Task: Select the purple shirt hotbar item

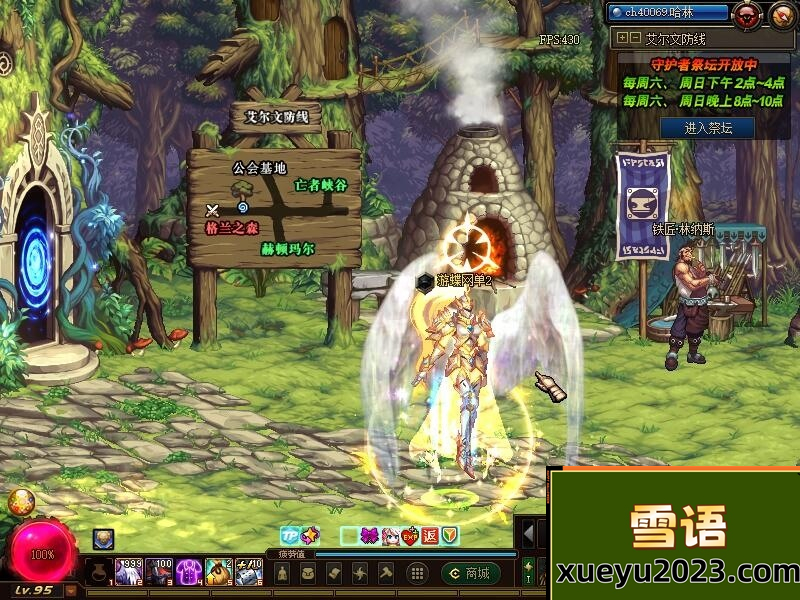Action: 188,573
